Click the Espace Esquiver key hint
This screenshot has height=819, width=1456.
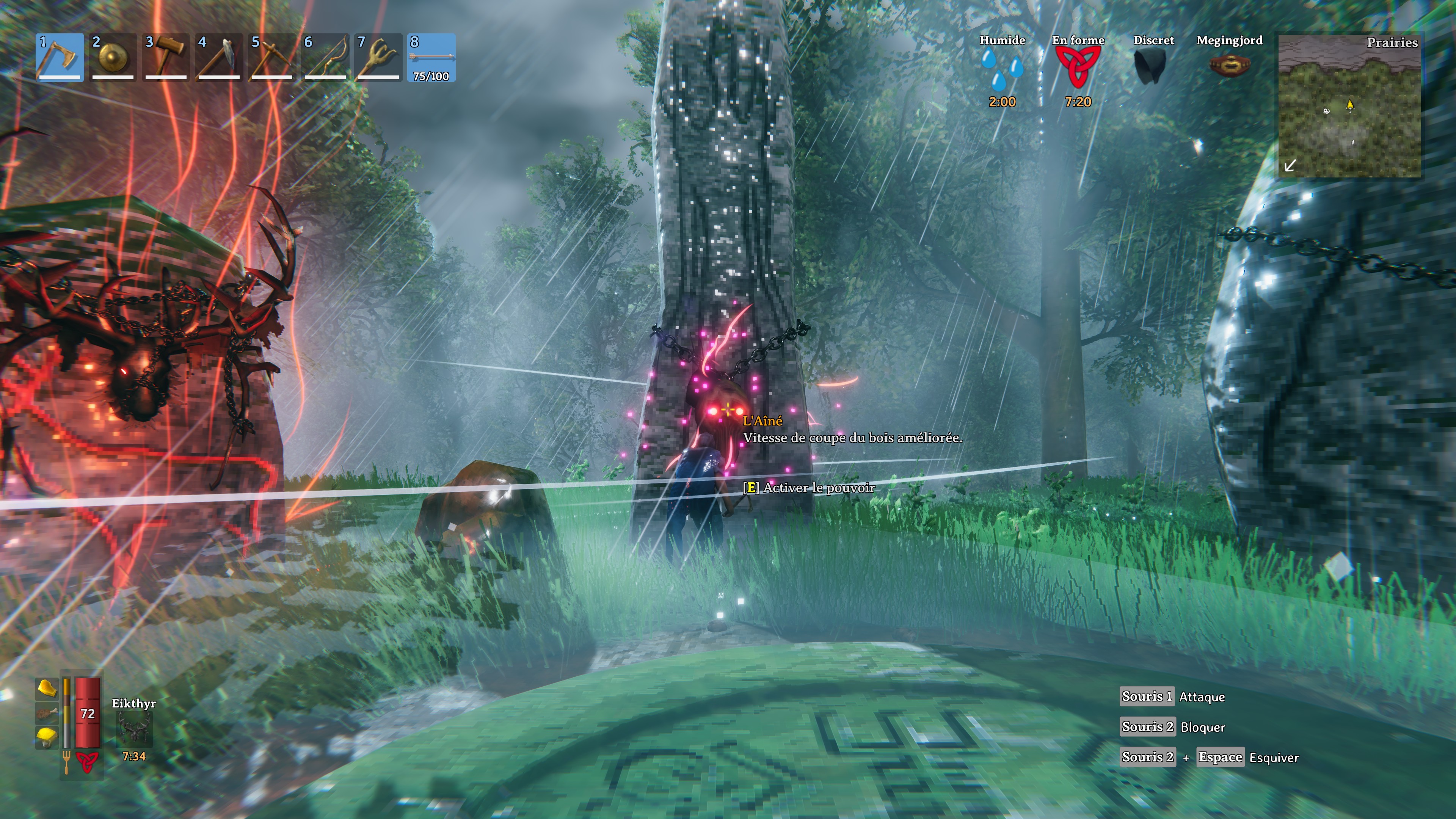(1221, 758)
